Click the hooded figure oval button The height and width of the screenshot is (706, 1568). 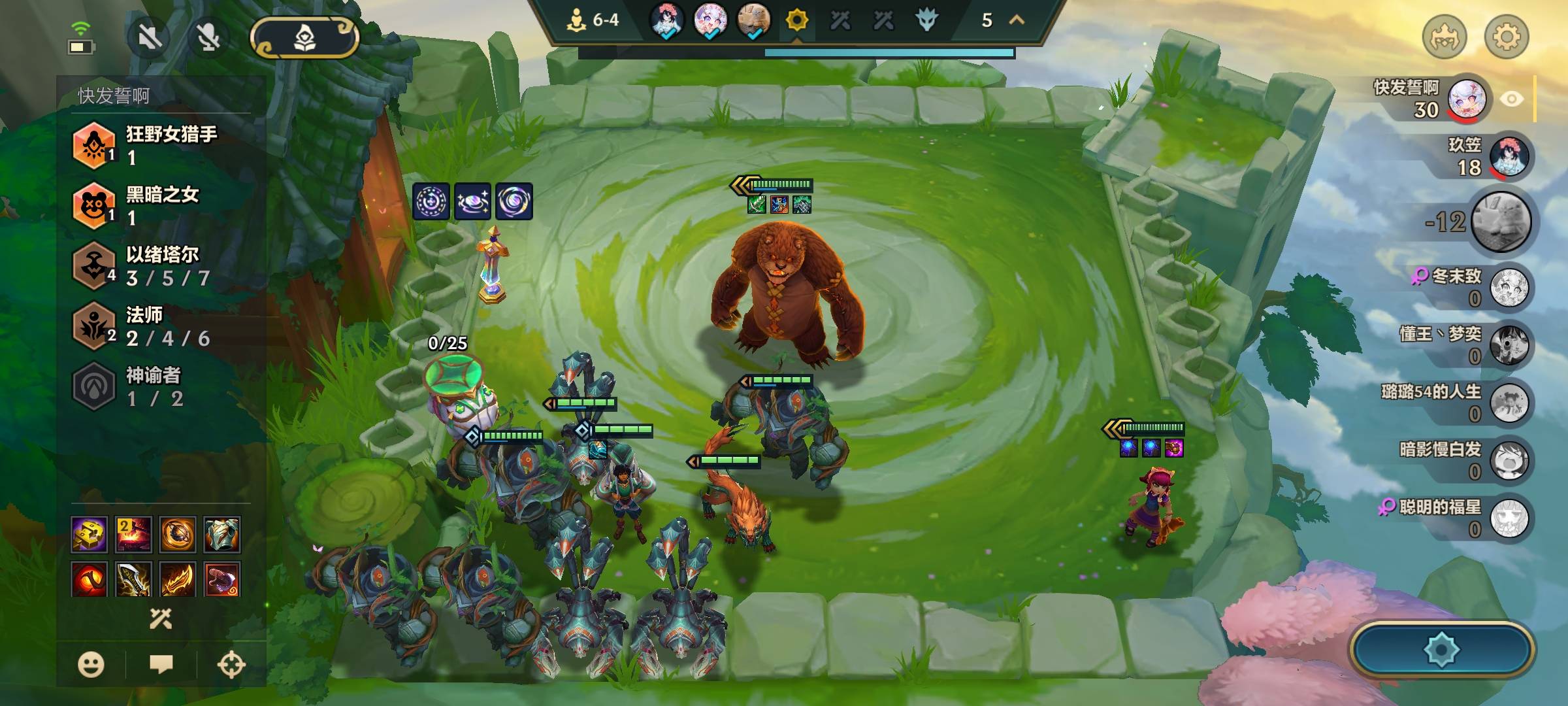tap(304, 37)
